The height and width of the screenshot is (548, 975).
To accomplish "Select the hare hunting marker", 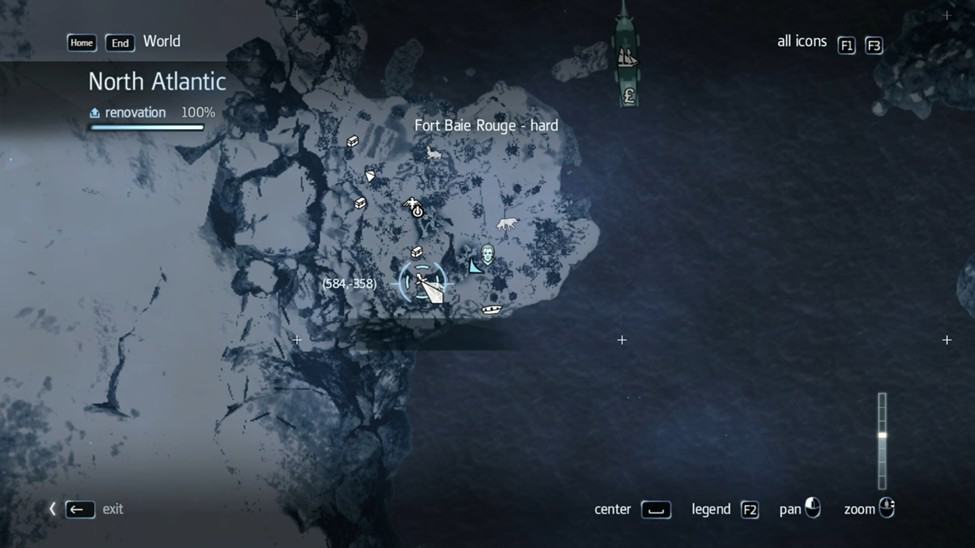I will point(433,153).
